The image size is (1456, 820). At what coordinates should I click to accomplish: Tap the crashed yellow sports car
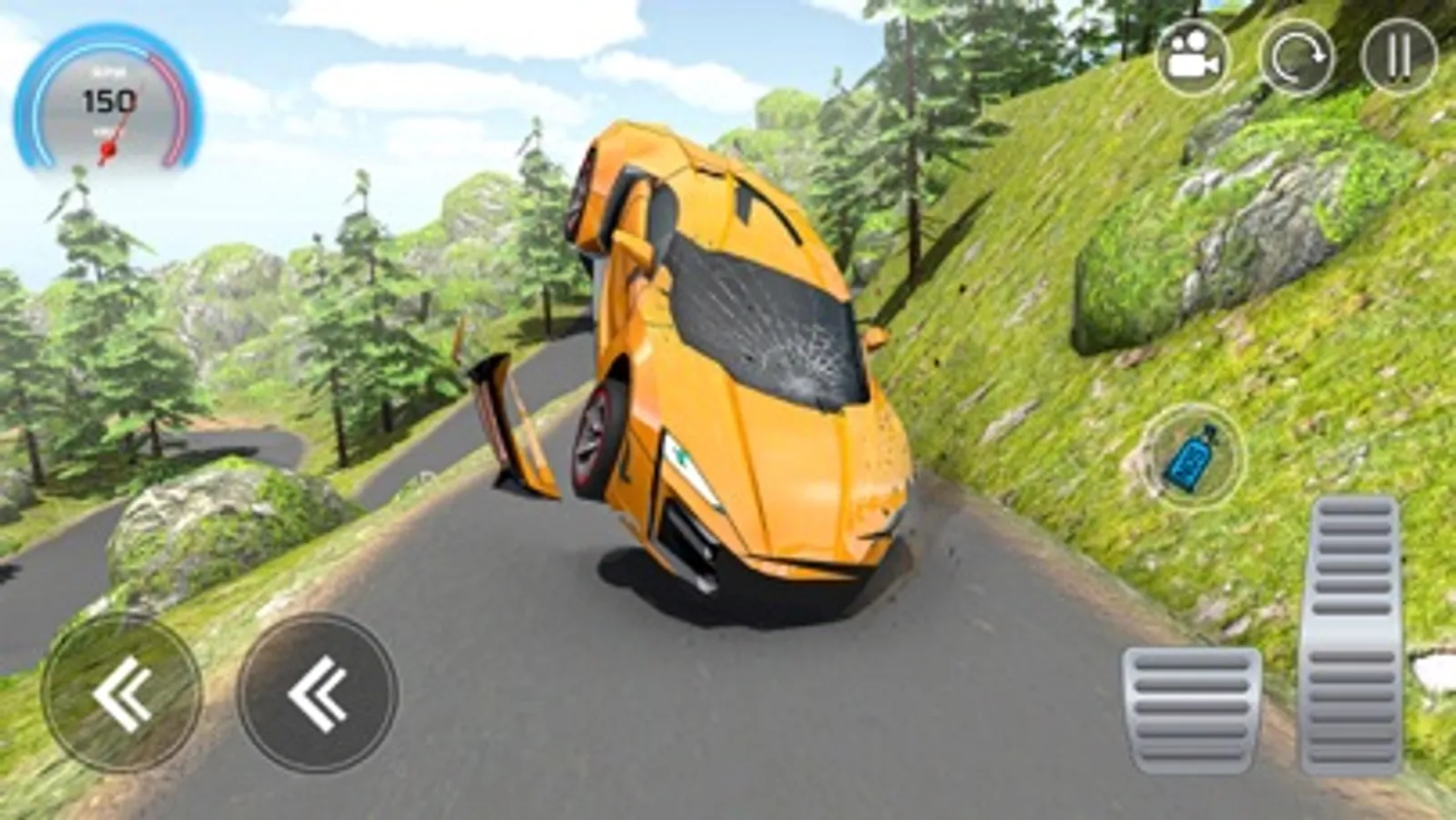[747, 364]
